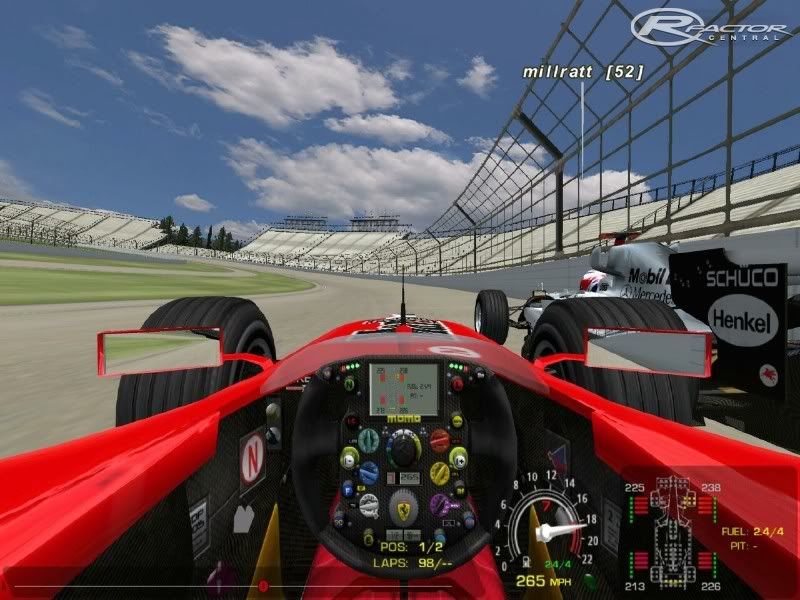Select the millratt [52] driver name tag
The image size is (800, 600).
[580, 72]
